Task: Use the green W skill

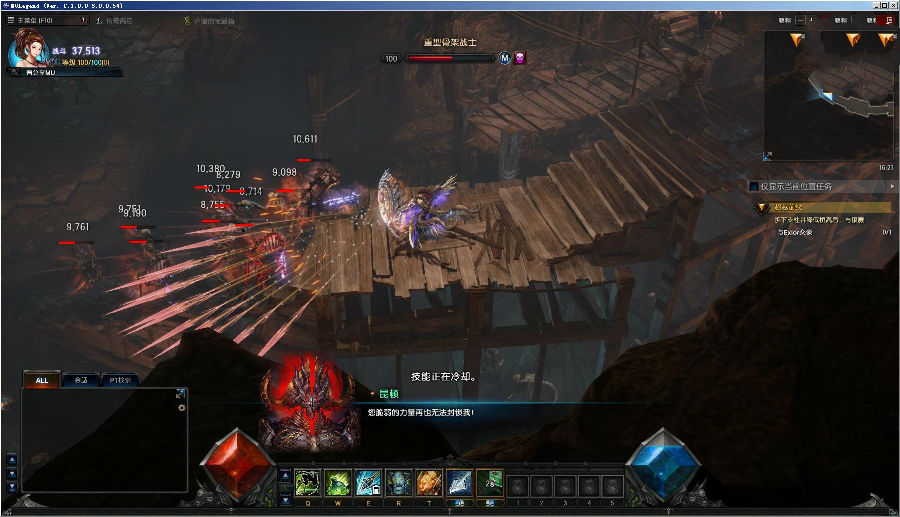Action: pyautogui.click(x=338, y=482)
